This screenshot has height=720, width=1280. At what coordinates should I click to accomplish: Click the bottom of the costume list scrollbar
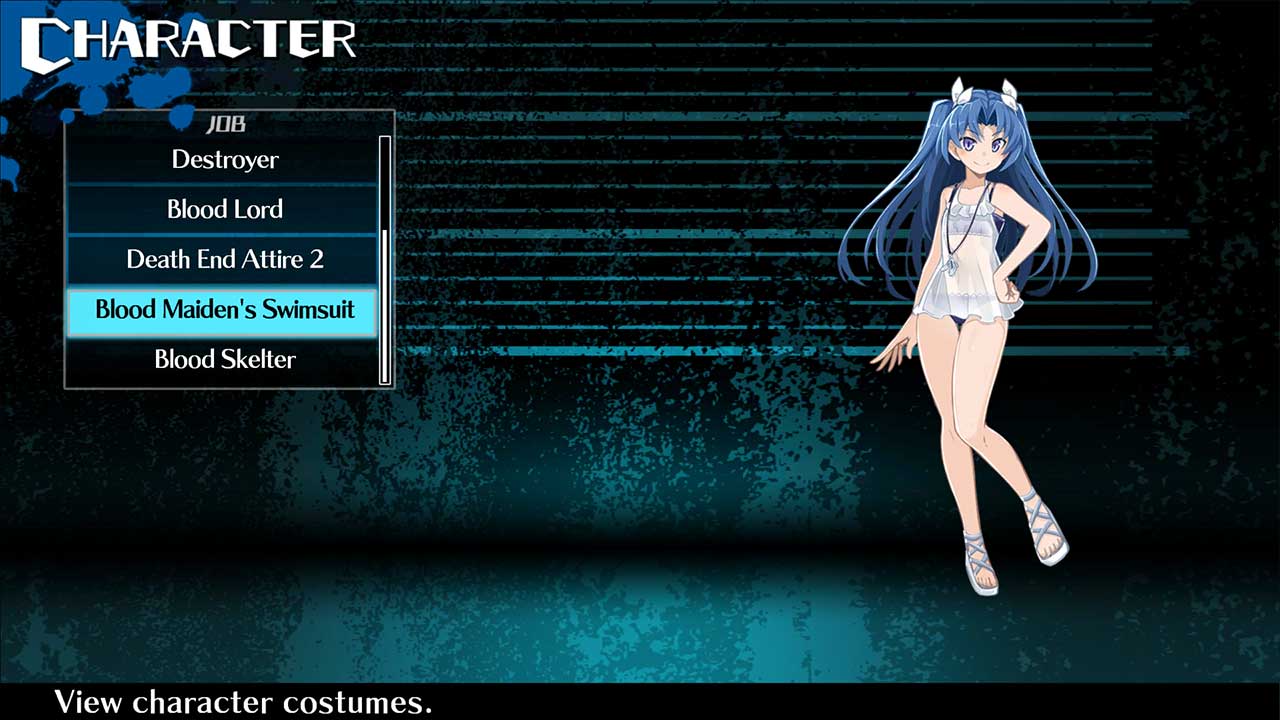pos(385,375)
